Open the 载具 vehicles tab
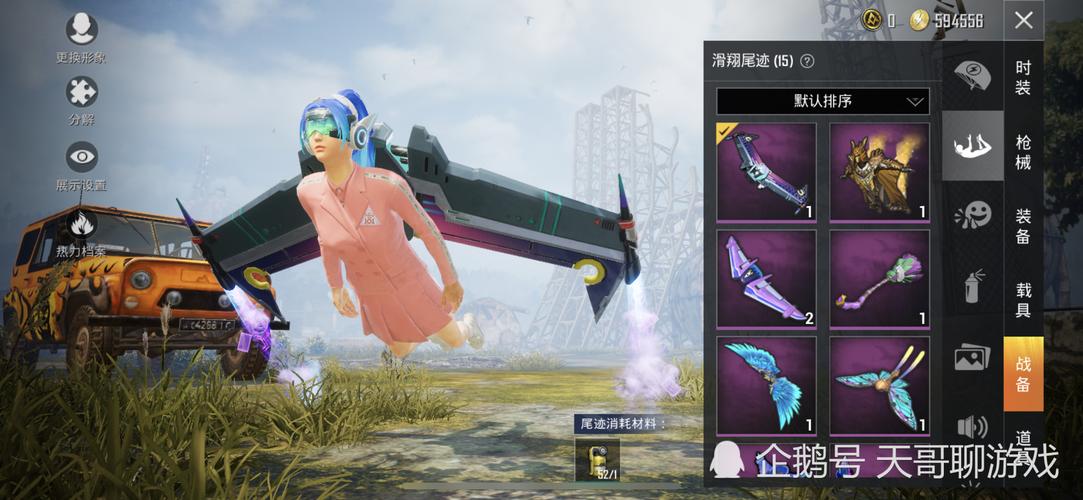This screenshot has height=500, width=1083. tap(1023, 301)
